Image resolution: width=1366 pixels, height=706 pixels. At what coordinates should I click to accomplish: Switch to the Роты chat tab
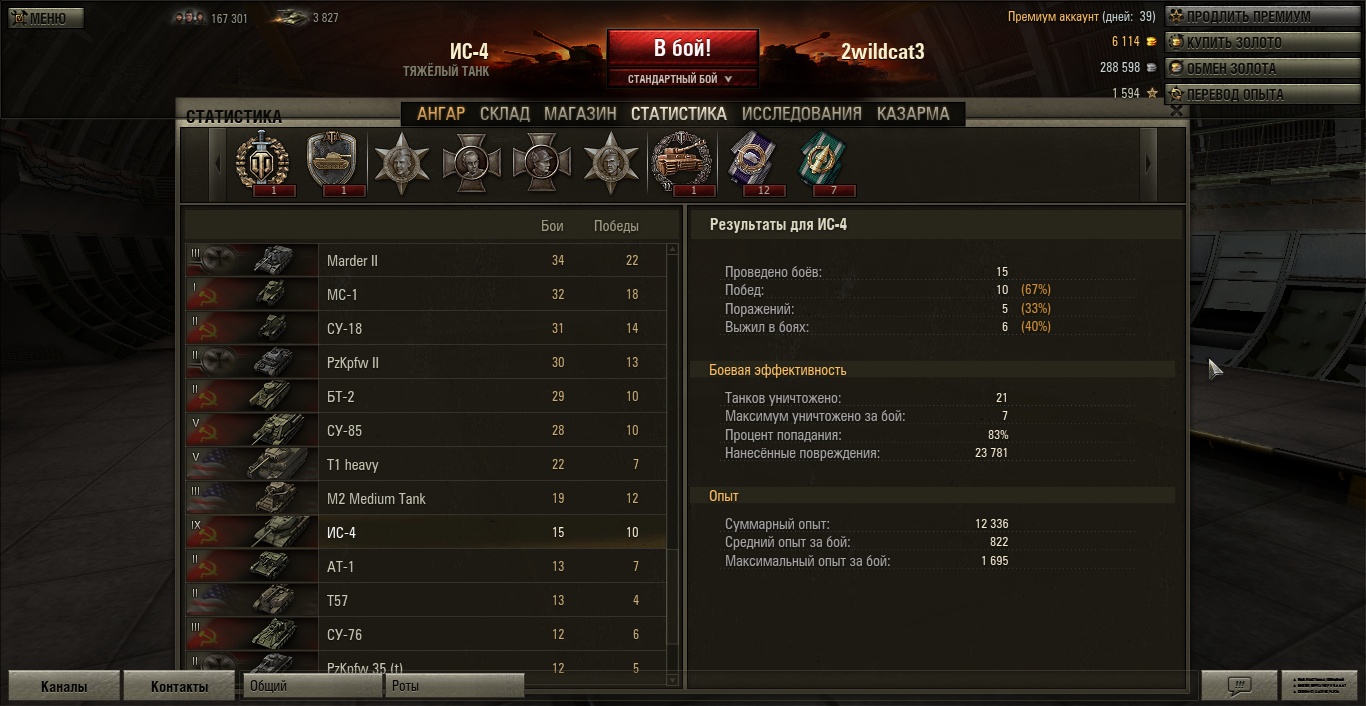453,686
